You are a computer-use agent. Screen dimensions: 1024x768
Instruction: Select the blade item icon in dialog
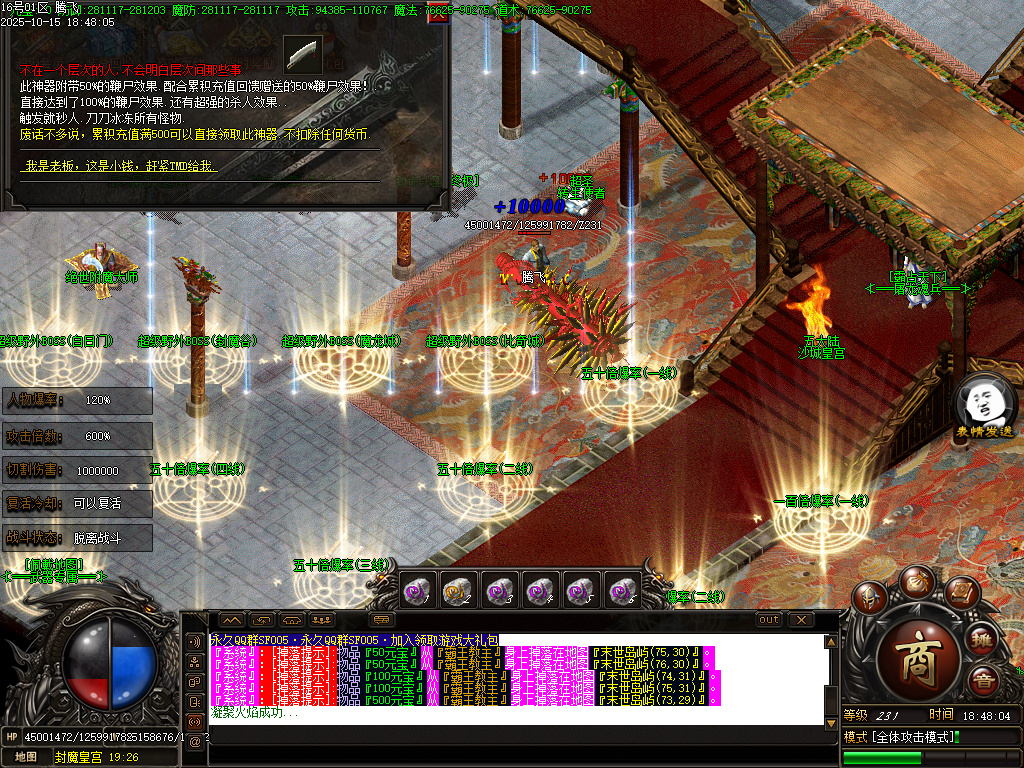tap(303, 53)
